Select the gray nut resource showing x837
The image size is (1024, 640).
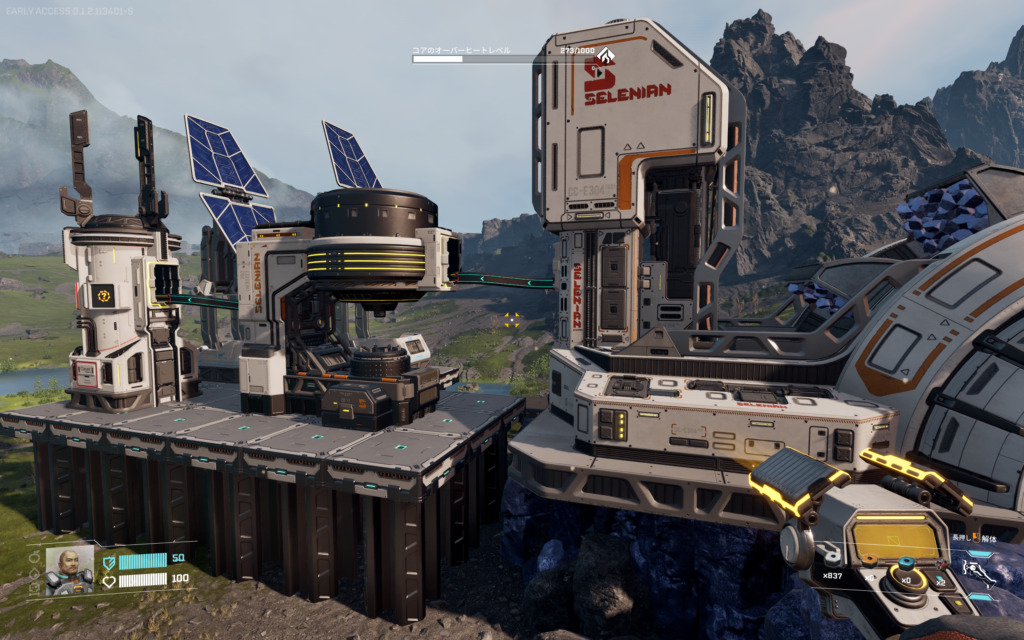coord(833,558)
